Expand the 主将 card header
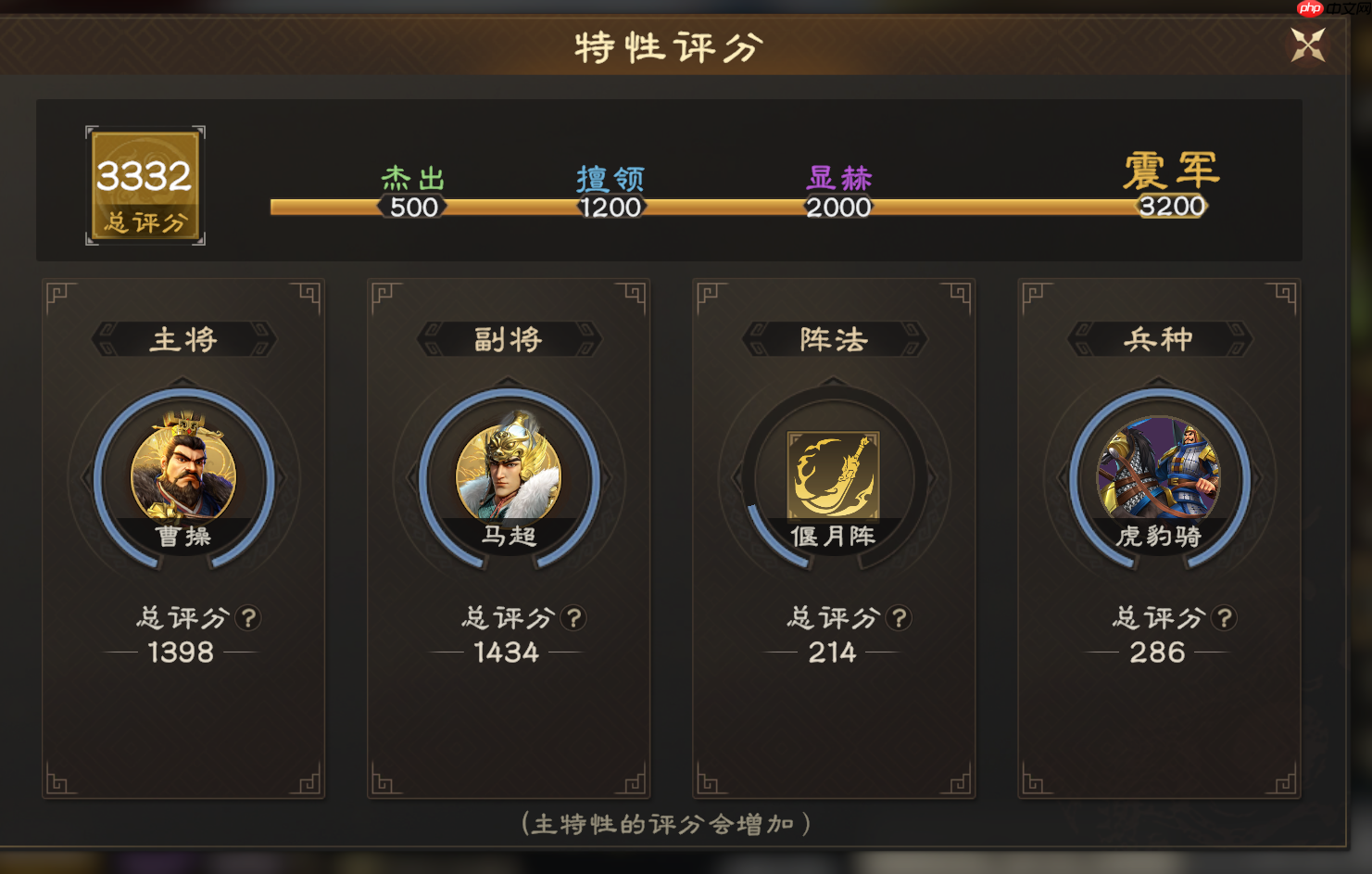The height and width of the screenshot is (874, 1372). coord(183,339)
